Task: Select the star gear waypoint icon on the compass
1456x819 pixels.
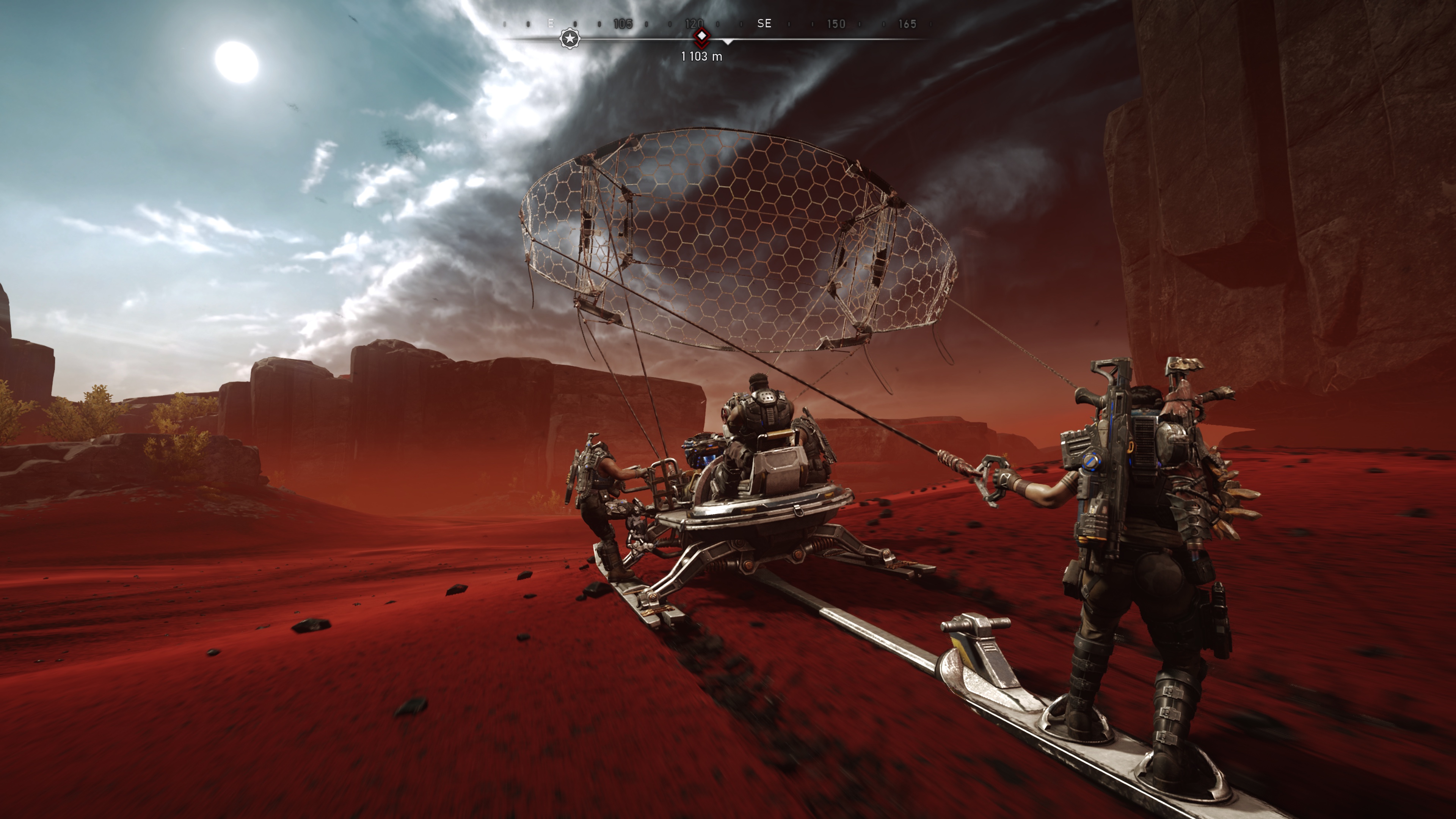Action: (570, 39)
